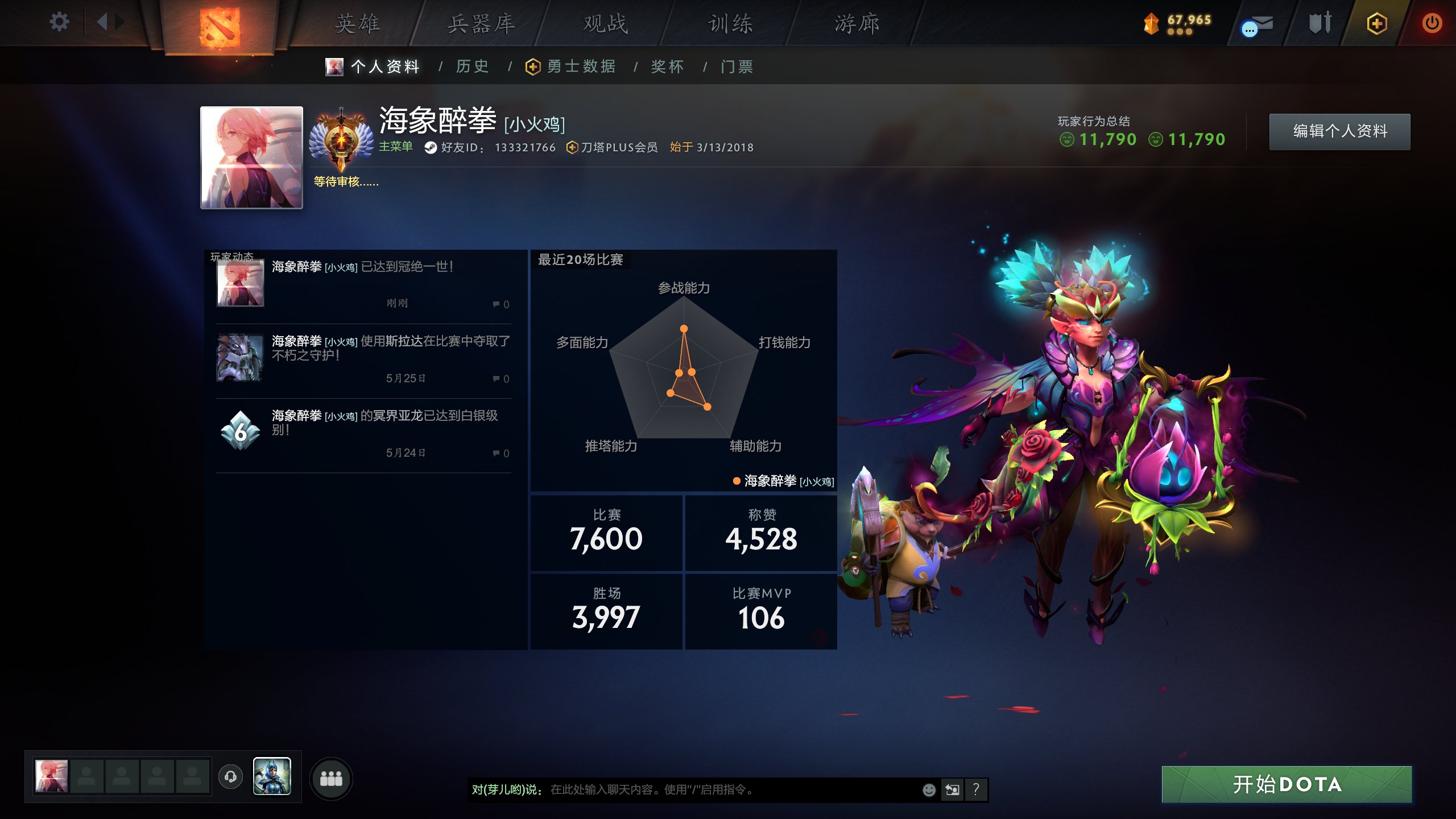Open the 勇士数据 stats subtab
This screenshot has height=819, width=1456.
[581, 67]
